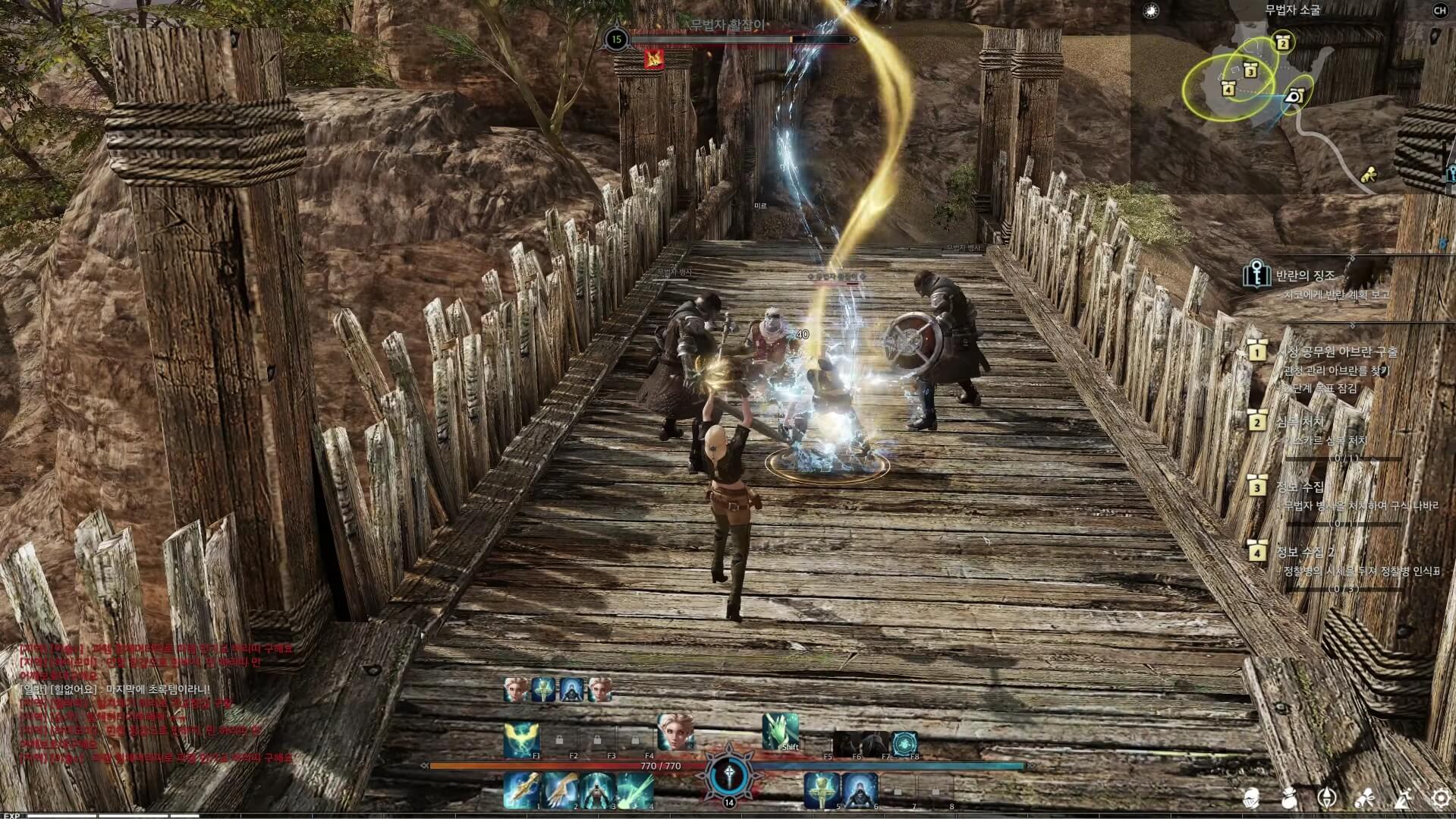Open the settings gear icon in bottom-right corner

point(1440,798)
